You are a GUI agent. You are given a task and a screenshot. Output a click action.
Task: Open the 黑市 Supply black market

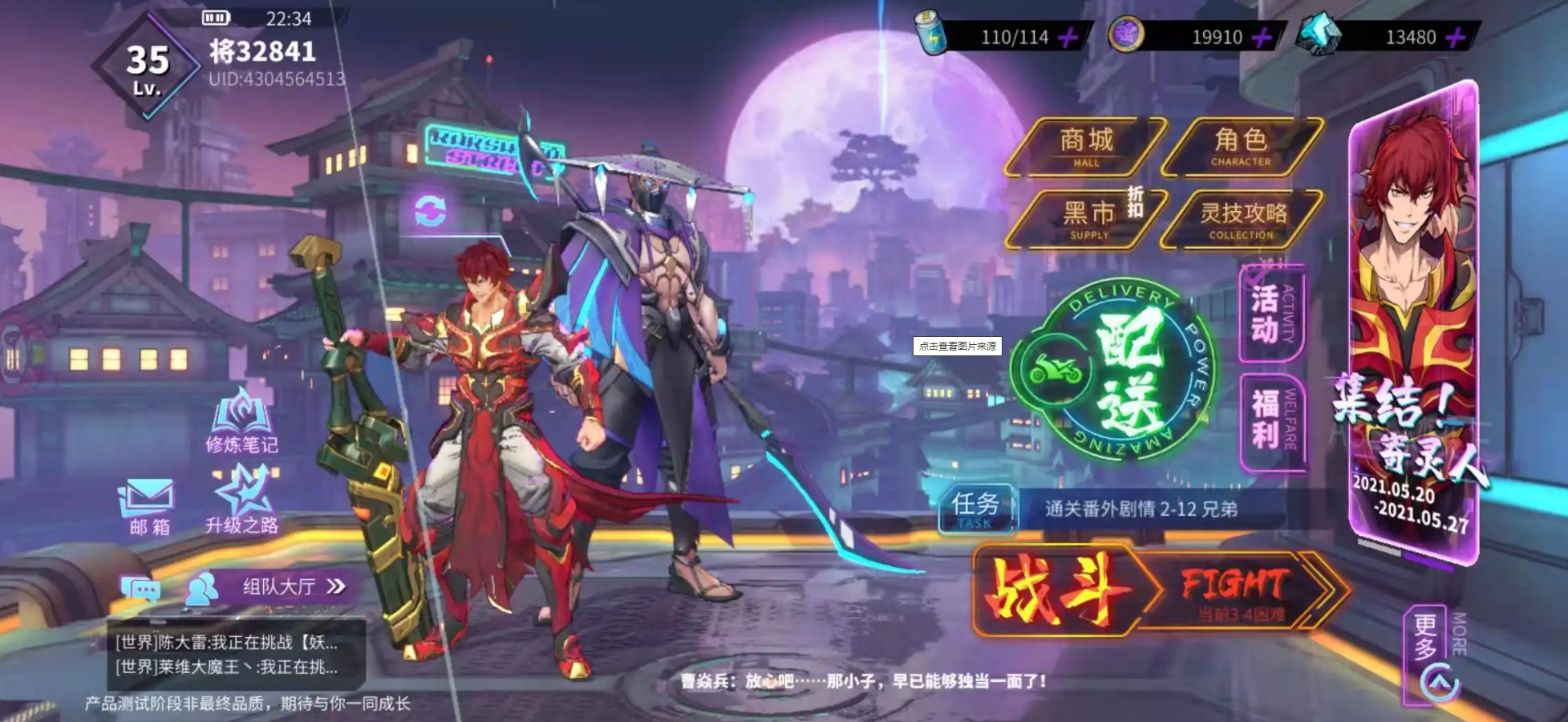coord(1087,217)
